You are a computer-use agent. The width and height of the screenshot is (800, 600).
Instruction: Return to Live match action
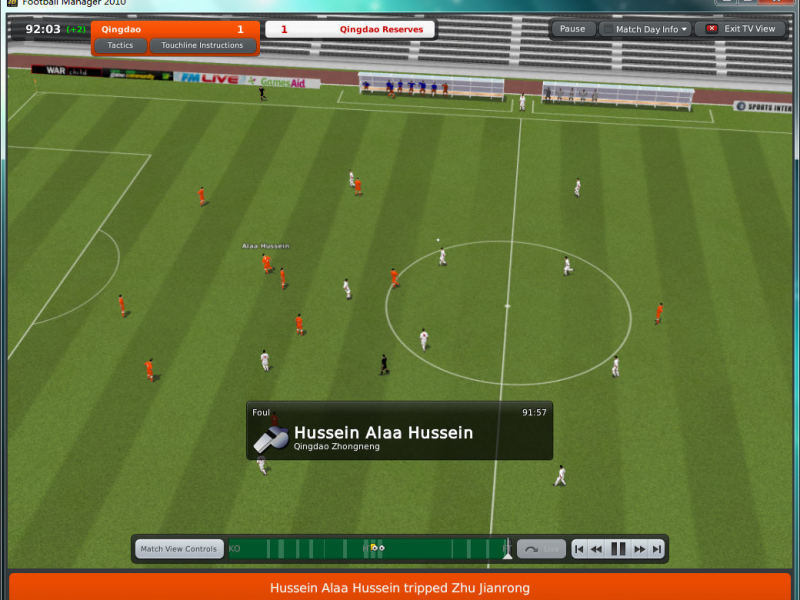543,549
